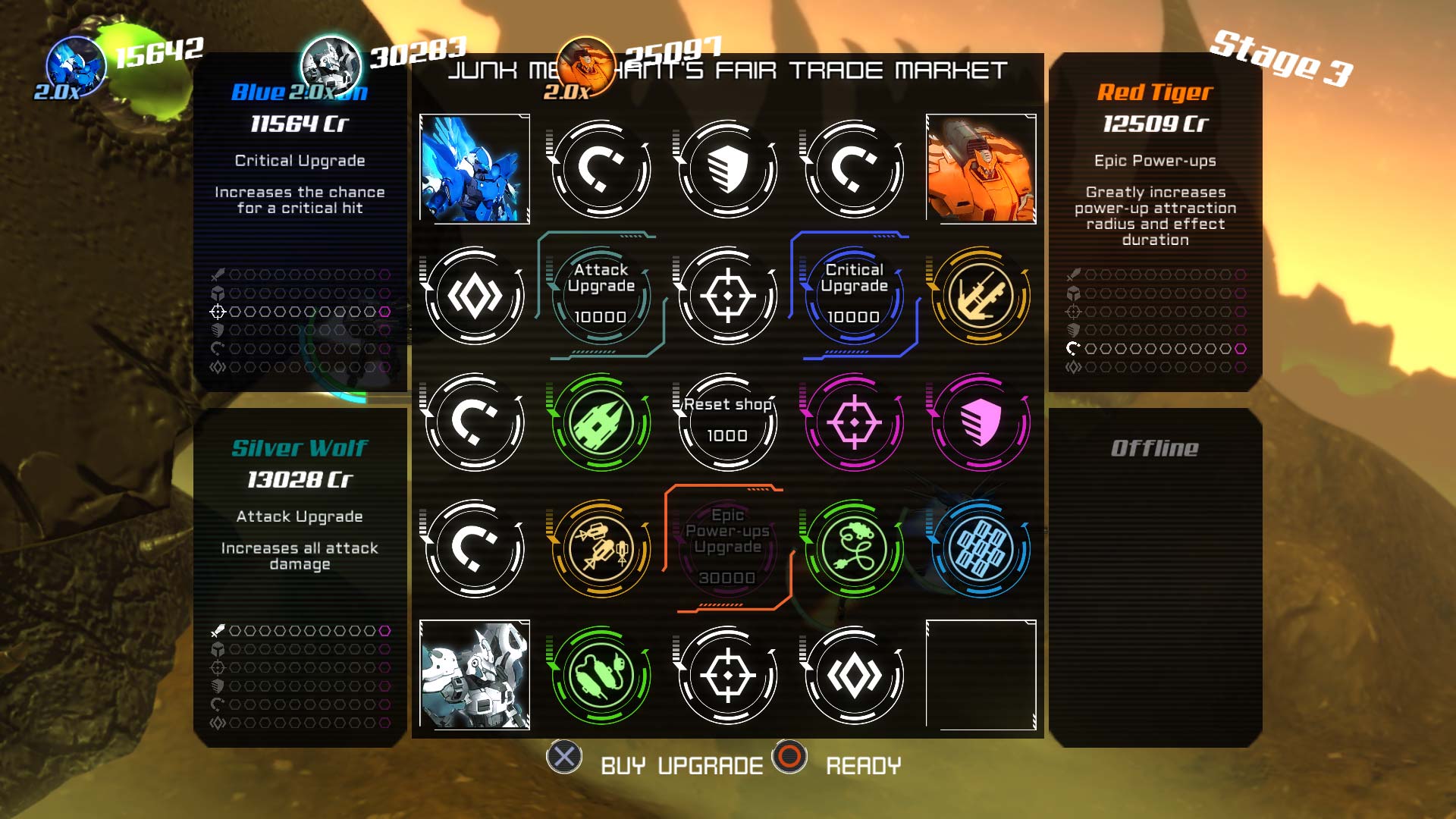1456x819 pixels.
Task: Click the orange Red Tiger mech portrait
Action: tap(981, 169)
